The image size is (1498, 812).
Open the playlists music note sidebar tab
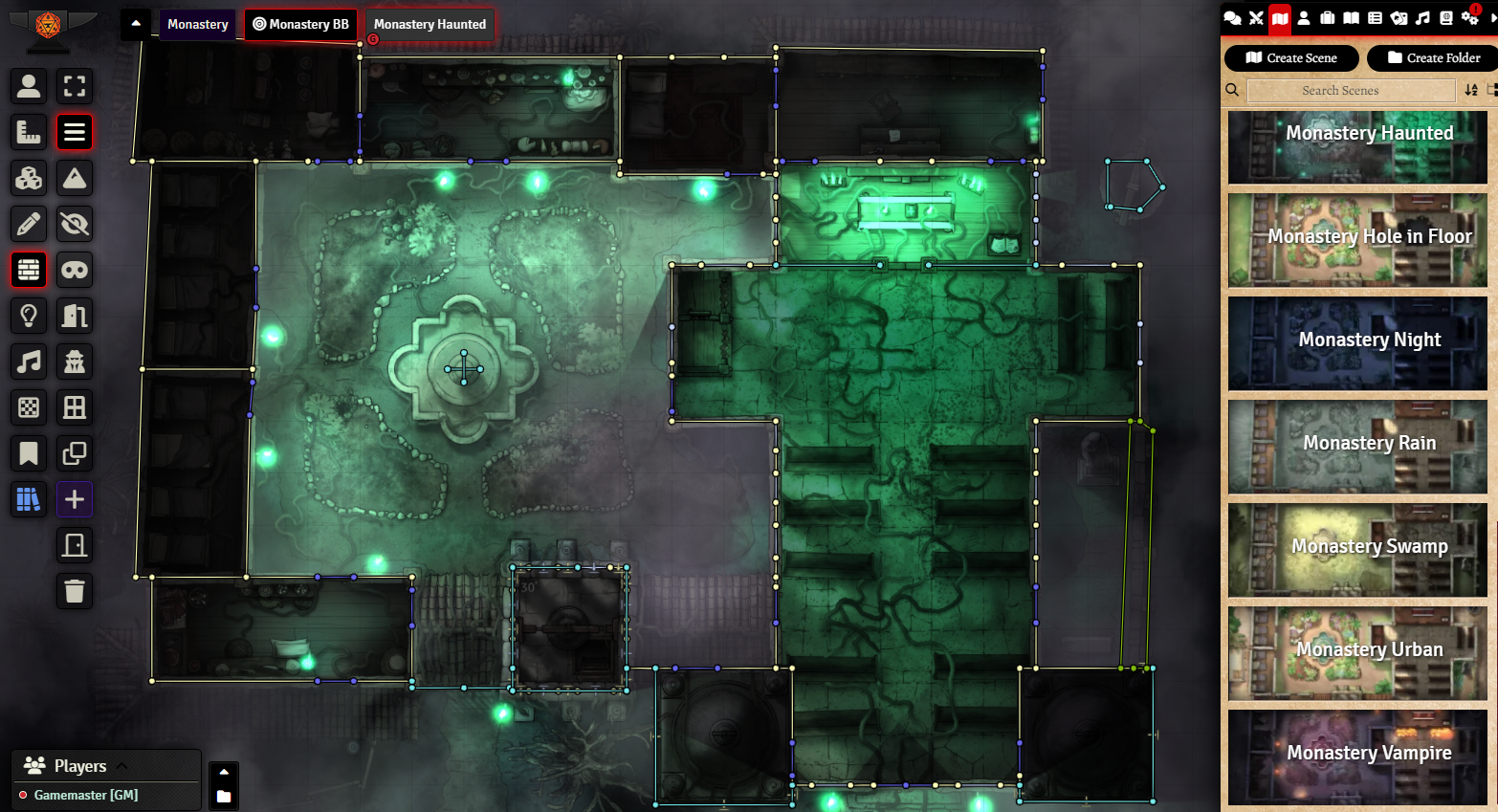pyautogui.click(x=1422, y=18)
